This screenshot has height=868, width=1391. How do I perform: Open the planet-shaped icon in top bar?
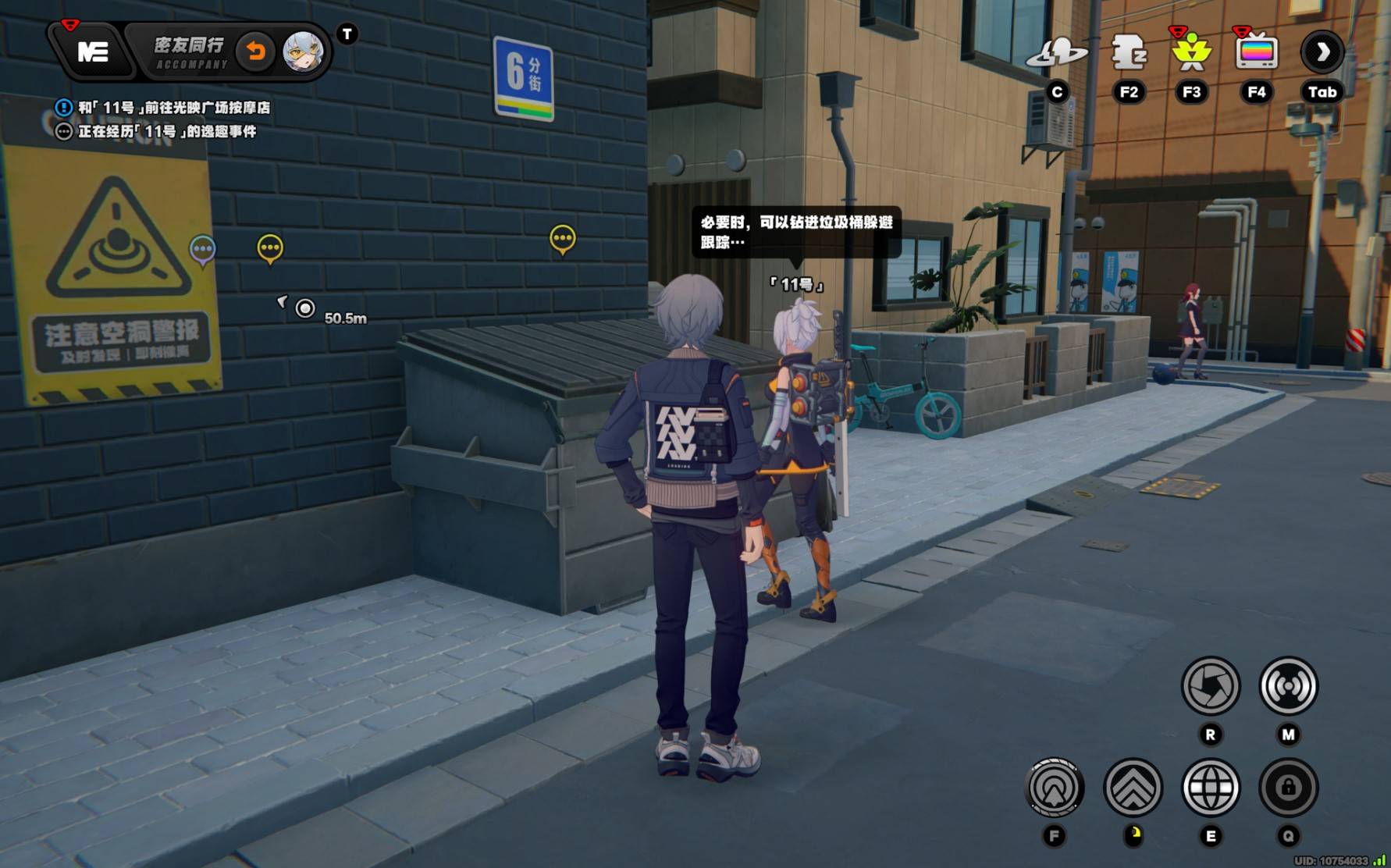pos(1057,53)
